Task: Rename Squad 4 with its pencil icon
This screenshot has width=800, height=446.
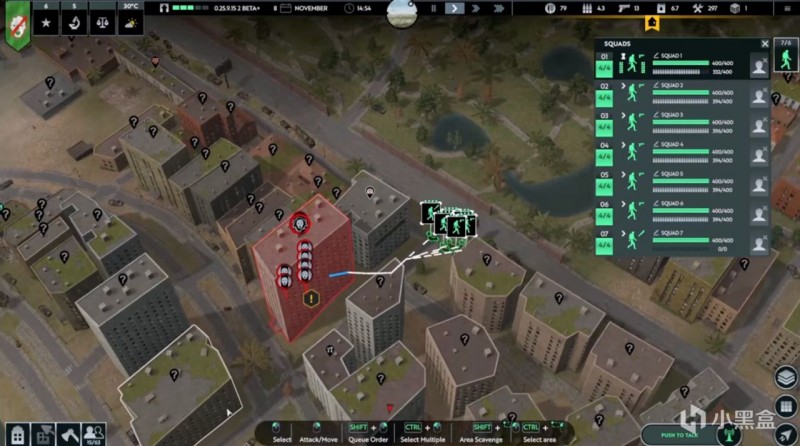Action: [656, 144]
